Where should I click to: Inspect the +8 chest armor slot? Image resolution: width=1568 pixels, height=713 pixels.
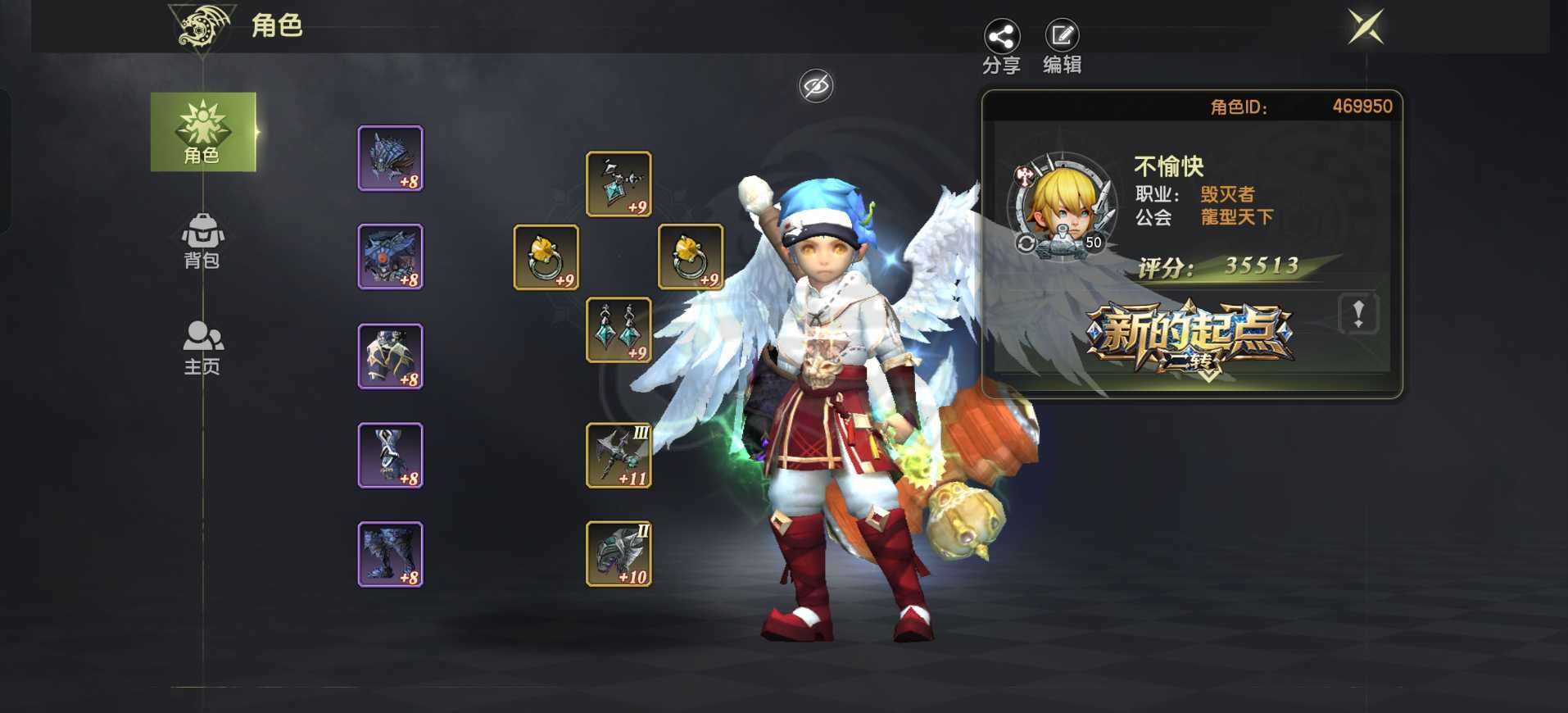click(391, 257)
